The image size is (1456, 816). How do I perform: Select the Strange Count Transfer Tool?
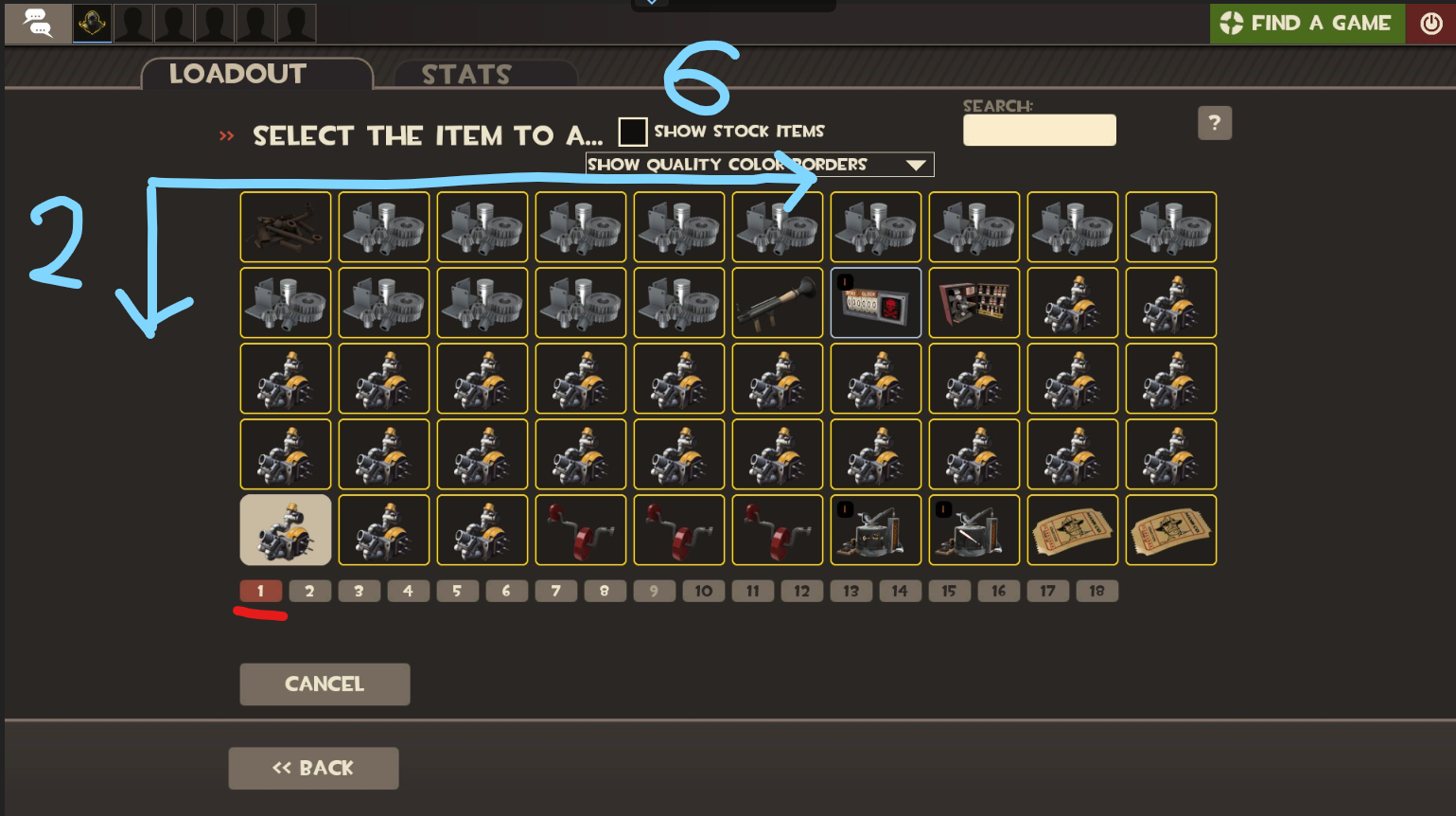tap(875, 302)
